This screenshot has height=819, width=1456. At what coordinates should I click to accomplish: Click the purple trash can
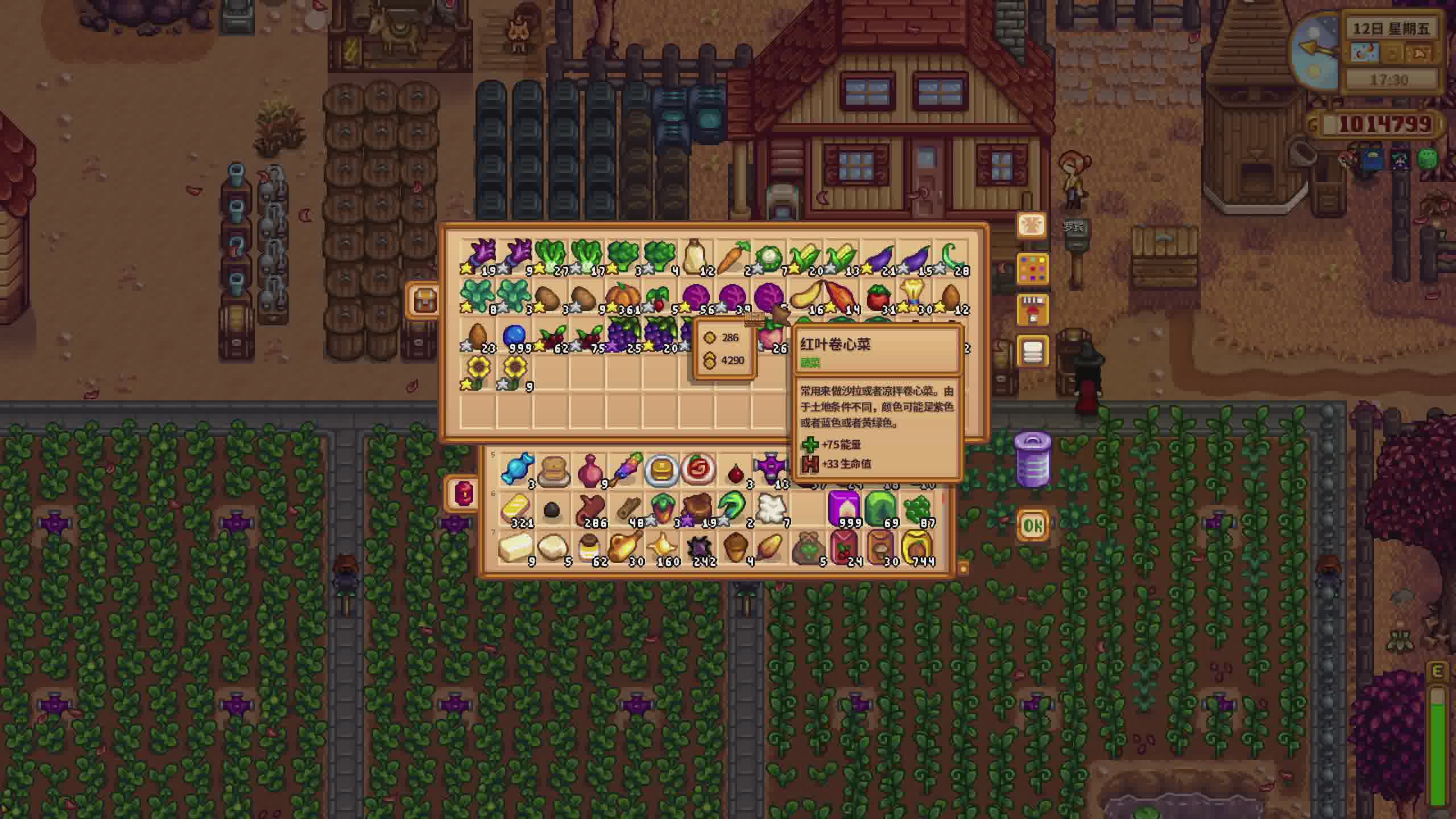(1032, 460)
